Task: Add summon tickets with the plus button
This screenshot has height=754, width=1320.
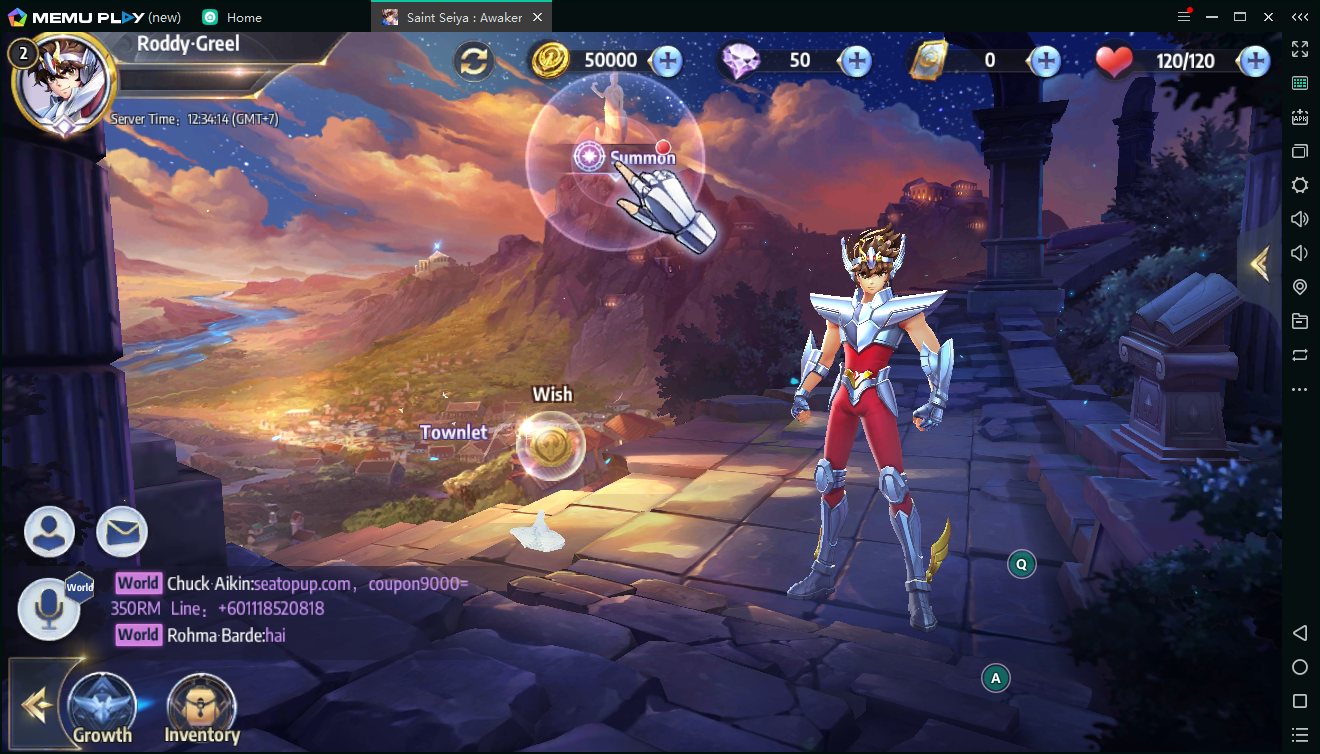Action: point(1046,61)
